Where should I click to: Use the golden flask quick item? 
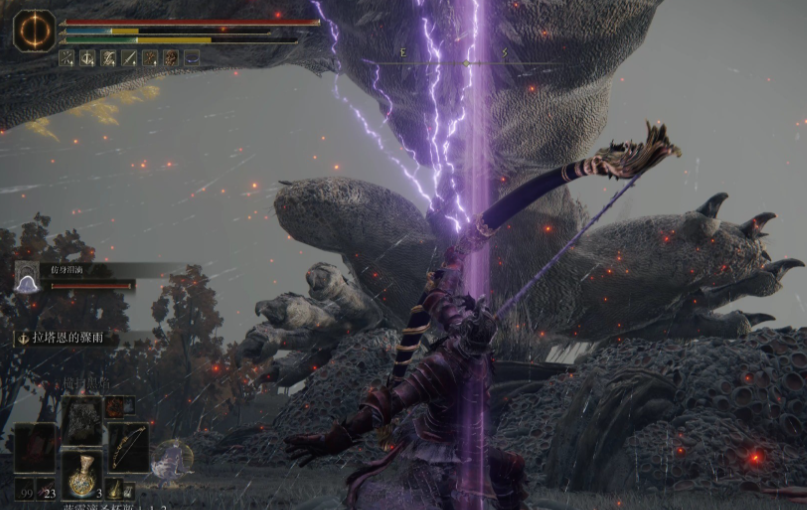coord(82,473)
